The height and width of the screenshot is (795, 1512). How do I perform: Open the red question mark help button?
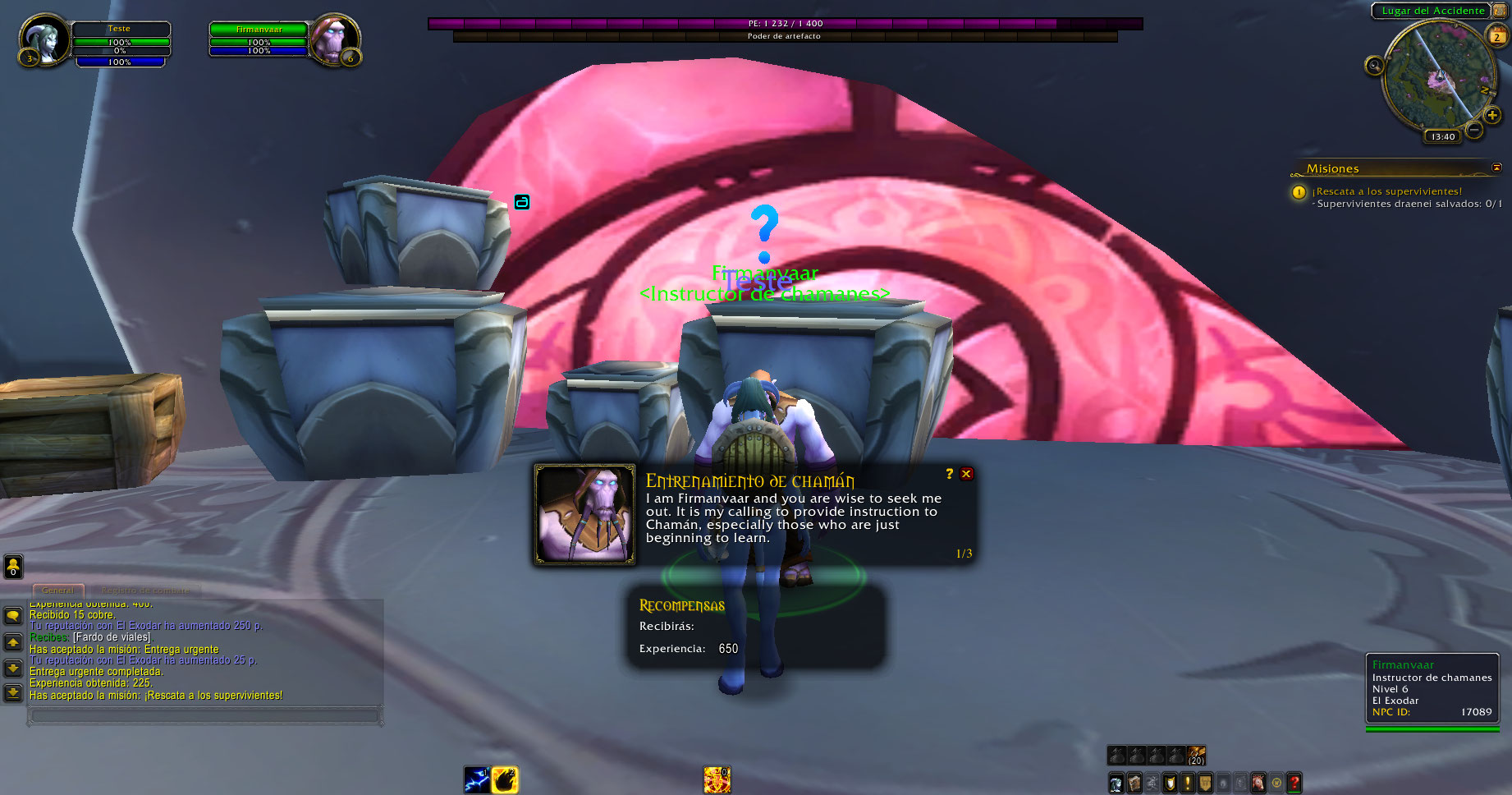(x=1294, y=784)
